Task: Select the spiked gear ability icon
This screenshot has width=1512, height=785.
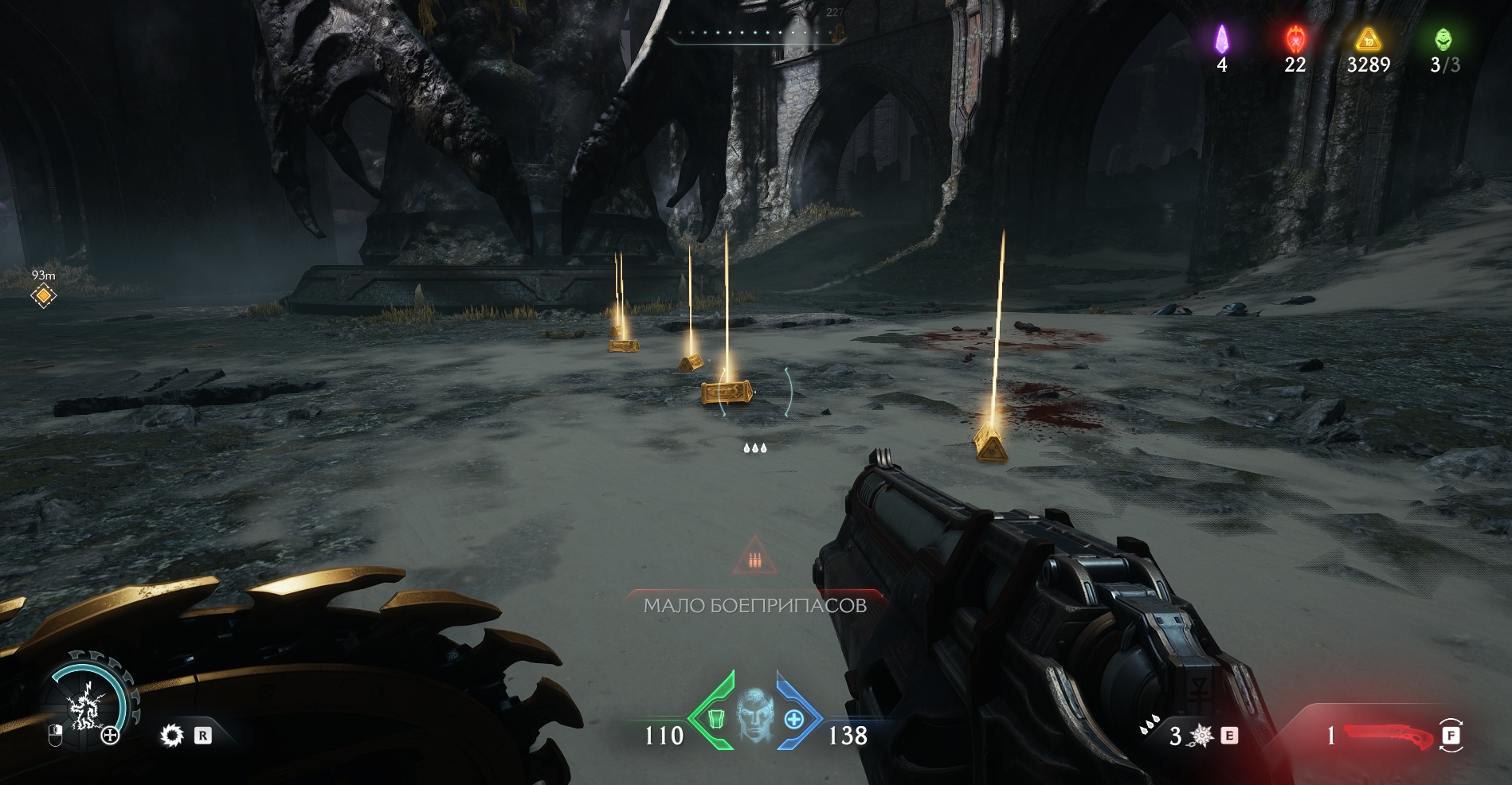Action: 171,735
